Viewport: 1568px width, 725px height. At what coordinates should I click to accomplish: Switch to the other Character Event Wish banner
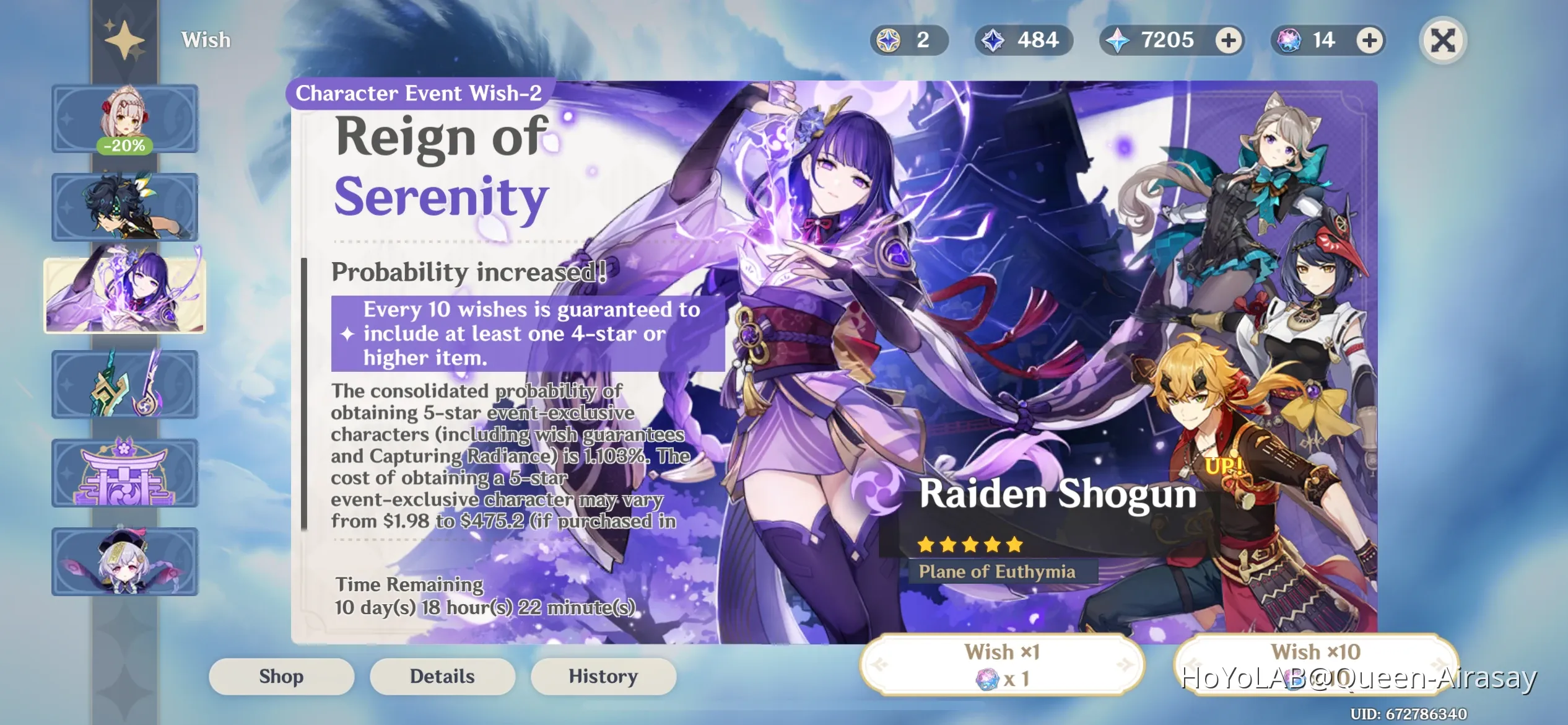tap(124, 206)
